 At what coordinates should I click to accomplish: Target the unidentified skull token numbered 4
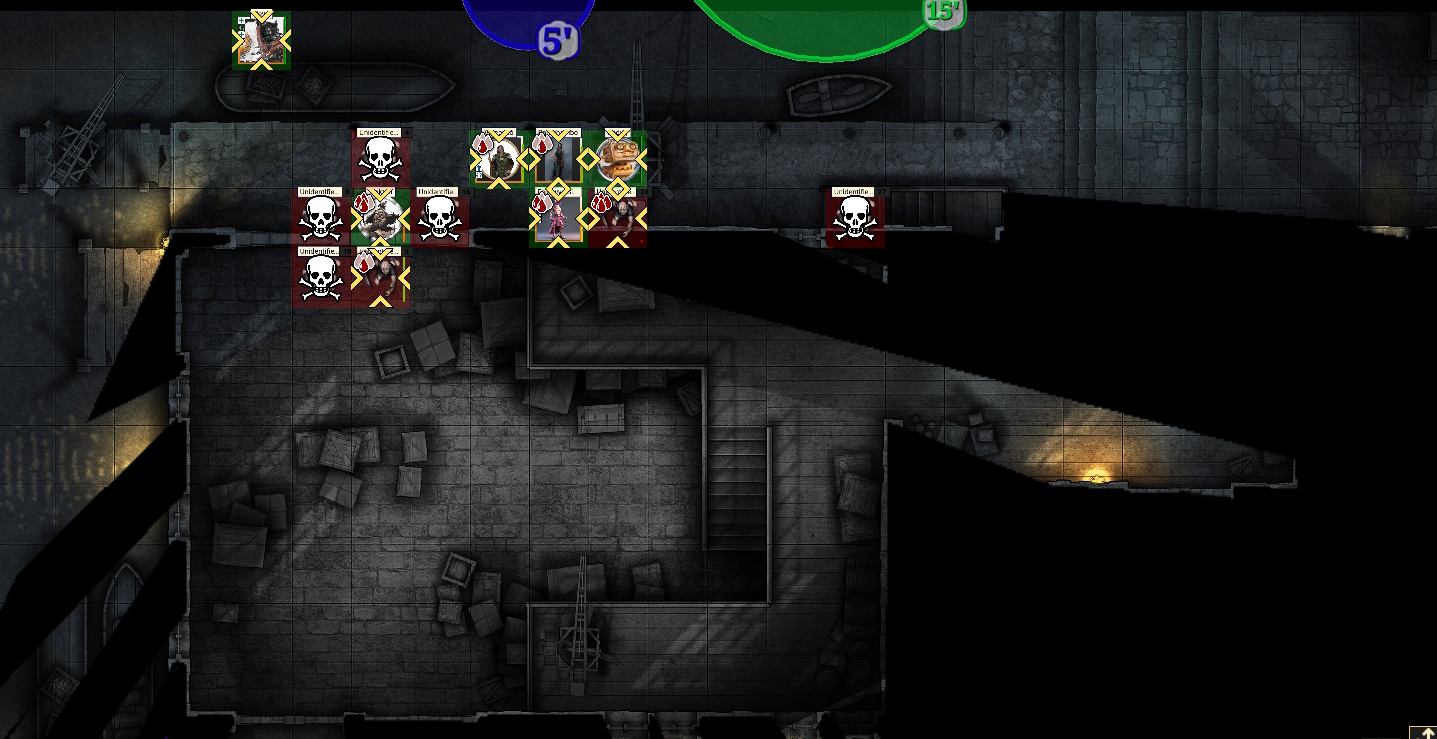[379, 158]
